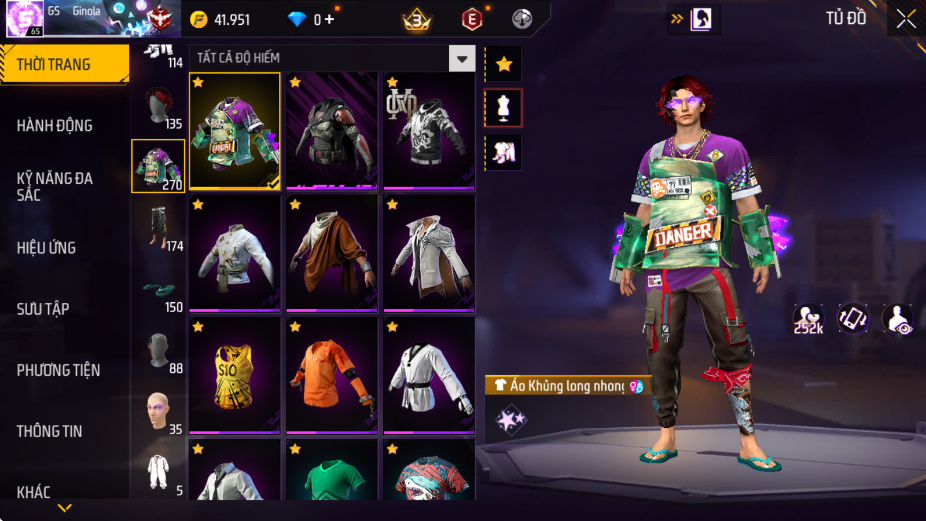Open the Thời Trang category

coord(64,64)
